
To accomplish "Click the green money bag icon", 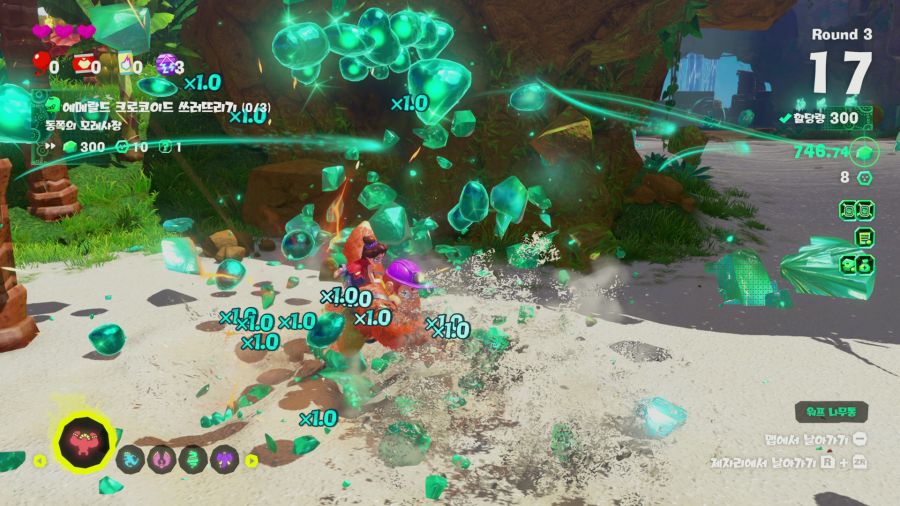I will tap(858, 265).
